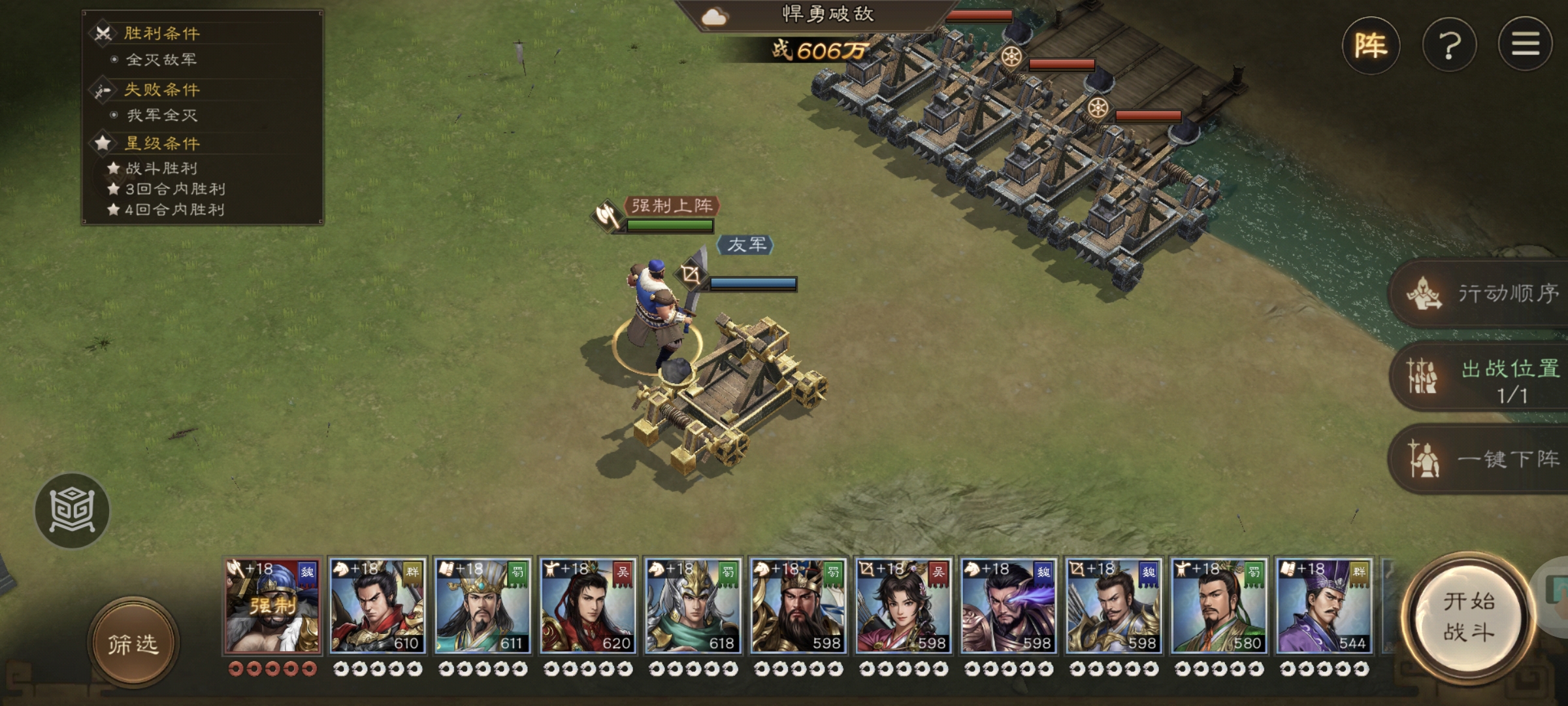Open 出战位置 deployment positions
The width and height of the screenshot is (1568, 706).
pyautogui.click(x=1483, y=378)
